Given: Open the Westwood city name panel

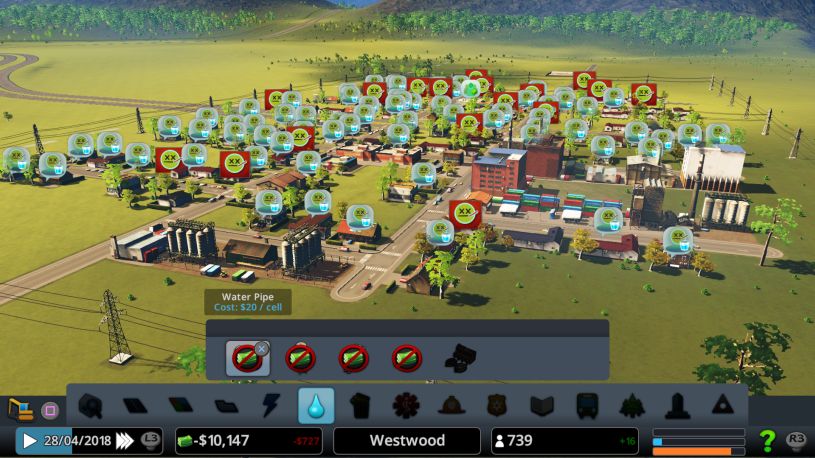Looking at the screenshot, I should click(x=406, y=440).
